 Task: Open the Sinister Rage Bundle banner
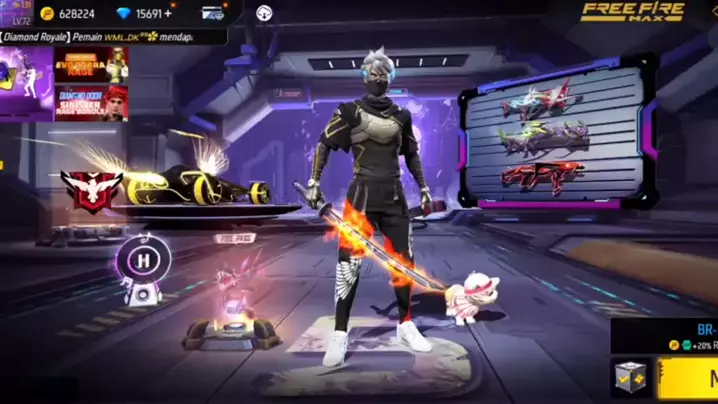tap(91, 102)
